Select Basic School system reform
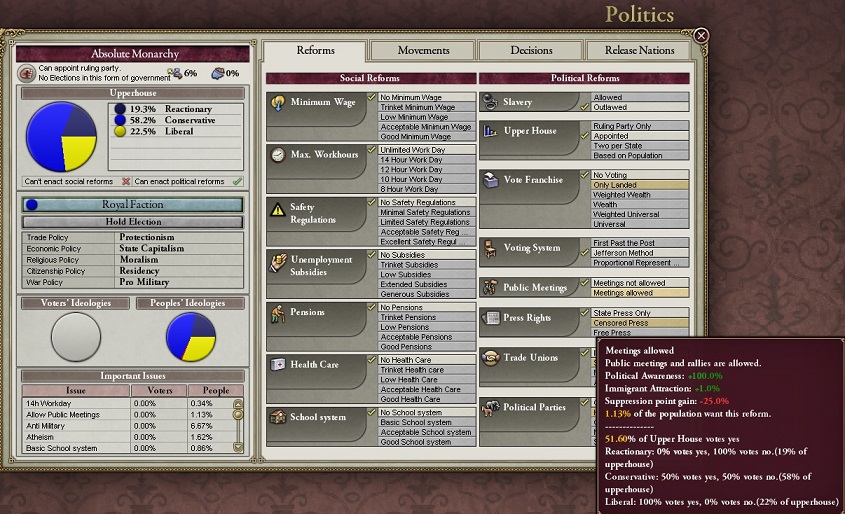The width and height of the screenshot is (845, 514). (423, 422)
